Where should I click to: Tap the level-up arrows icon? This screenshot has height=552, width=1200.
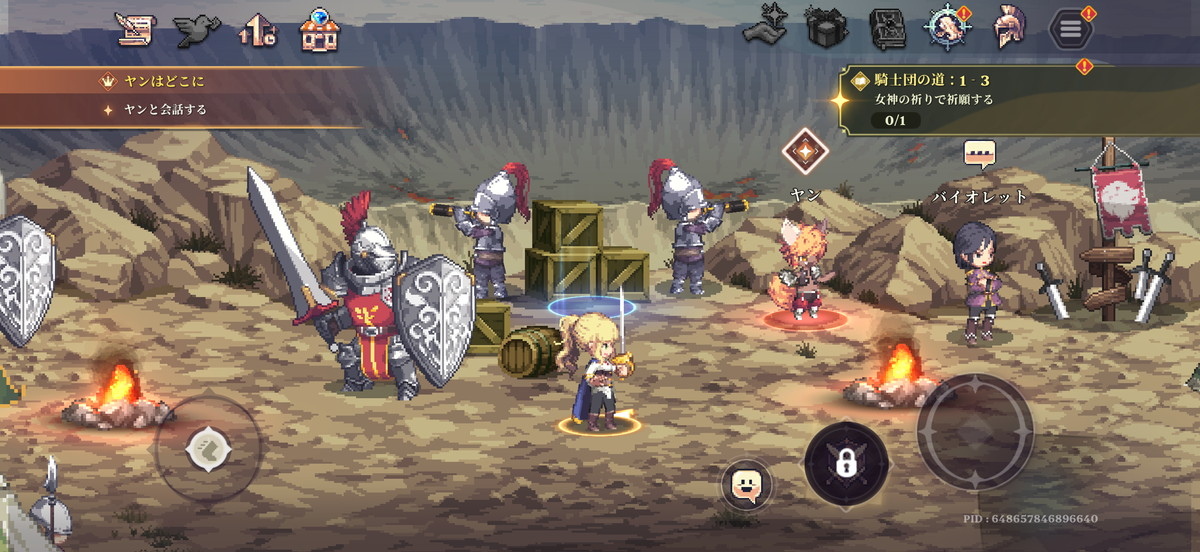coord(257,32)
